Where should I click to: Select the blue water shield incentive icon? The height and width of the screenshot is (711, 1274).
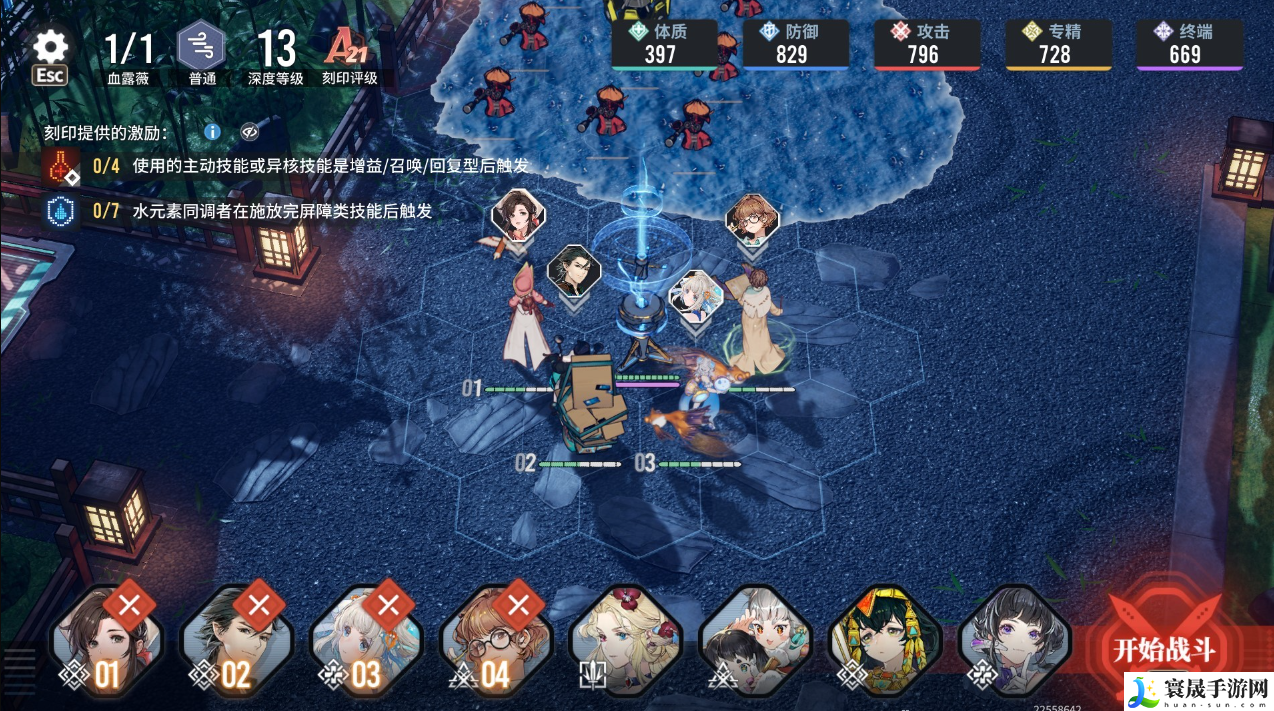coord(62,211)
